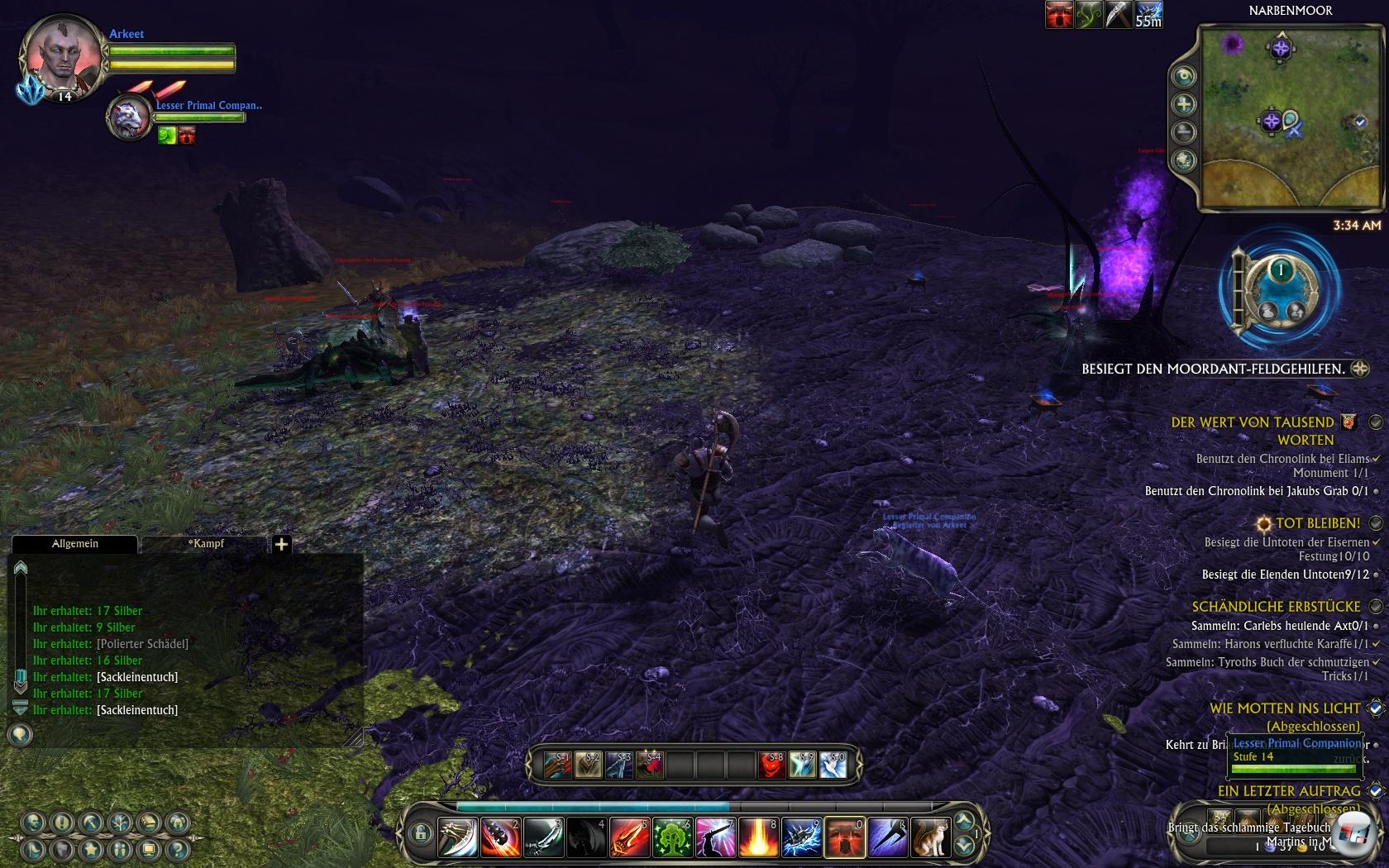Select the Lesser Primal Companion pet frame
This screenshot has width=1389, height=868.
click(129, 118)
